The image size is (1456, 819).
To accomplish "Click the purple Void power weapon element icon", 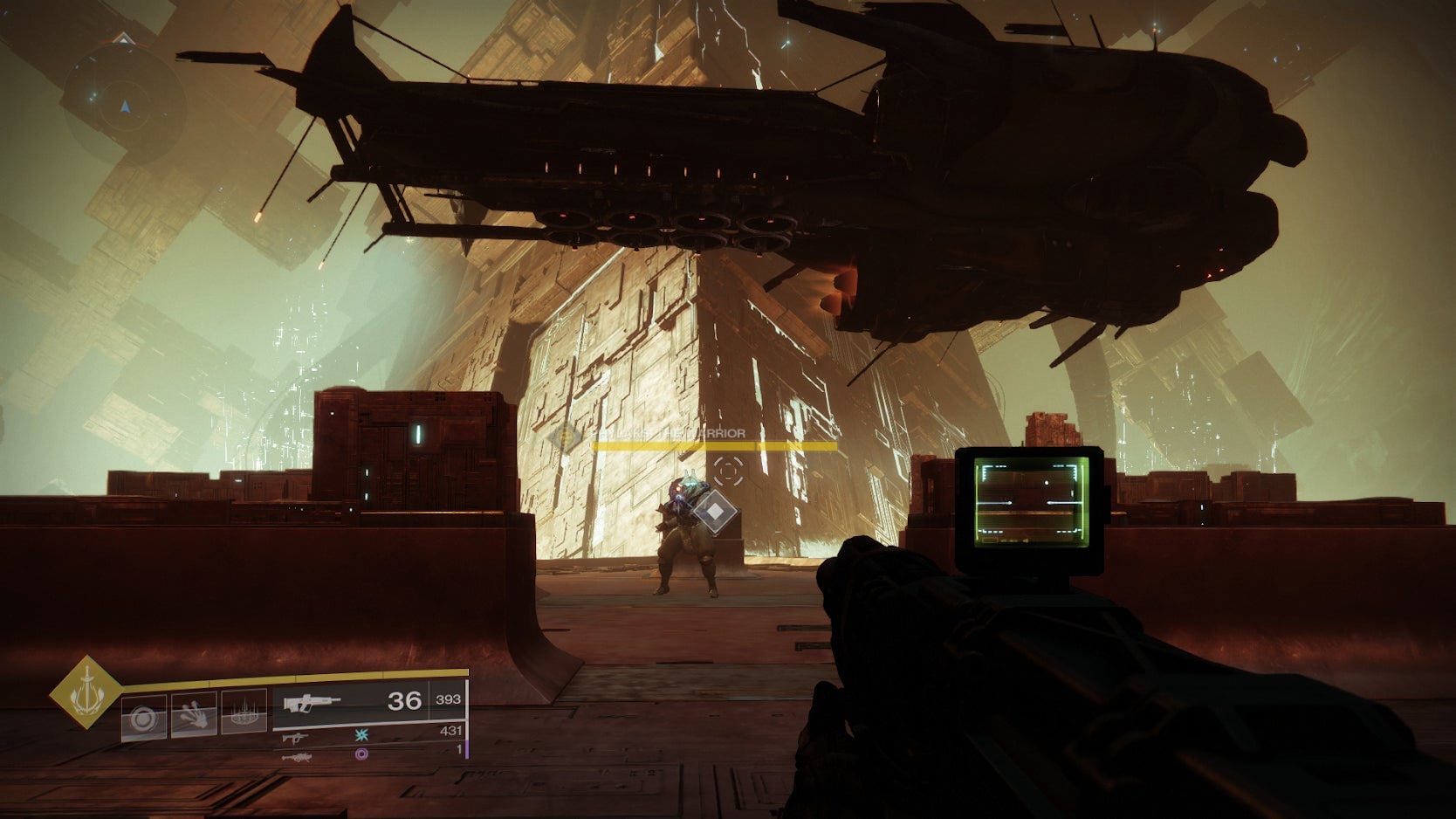I will (x=362, y=755).
